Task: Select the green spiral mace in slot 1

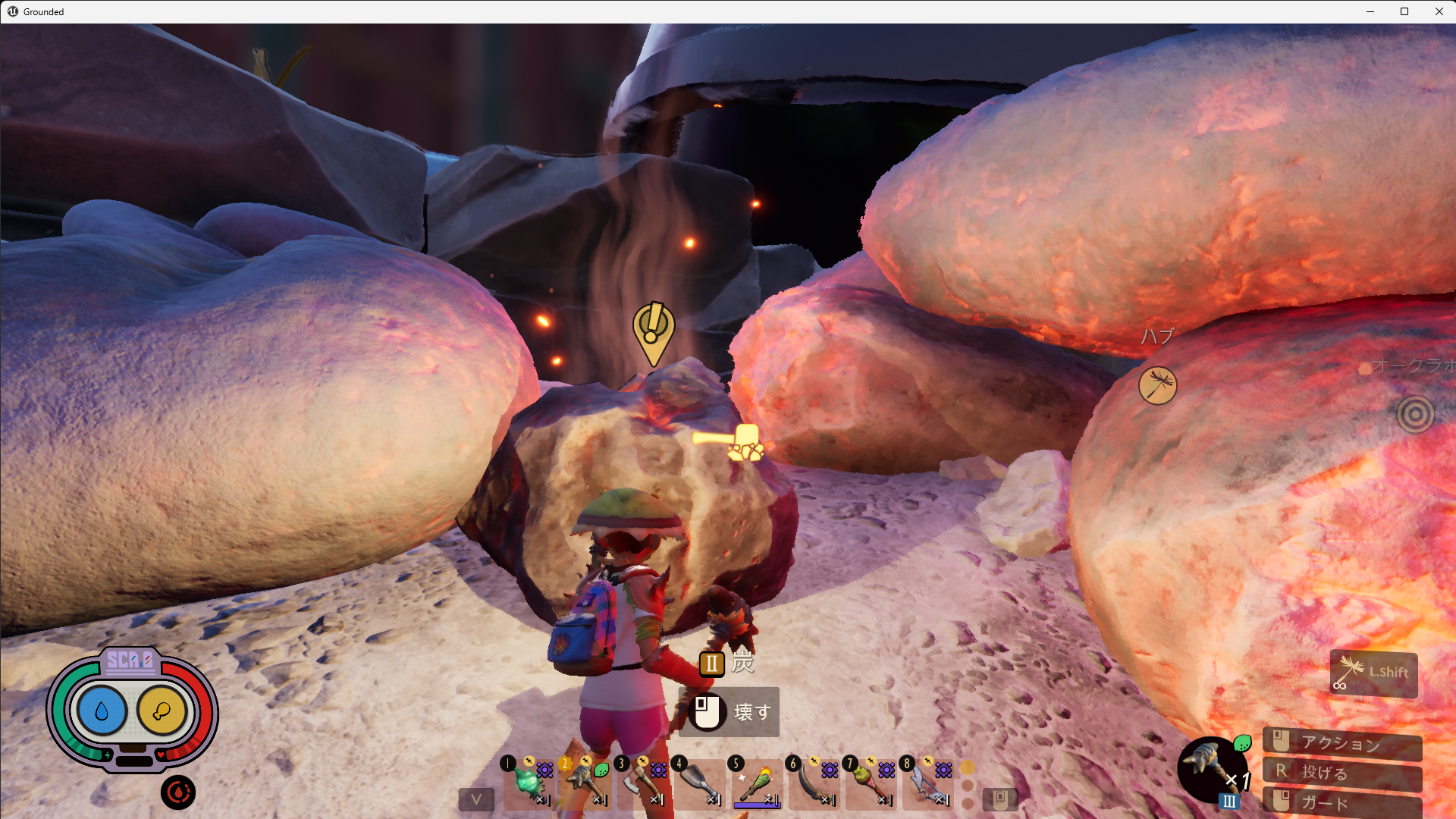Action: click(528, 783)
